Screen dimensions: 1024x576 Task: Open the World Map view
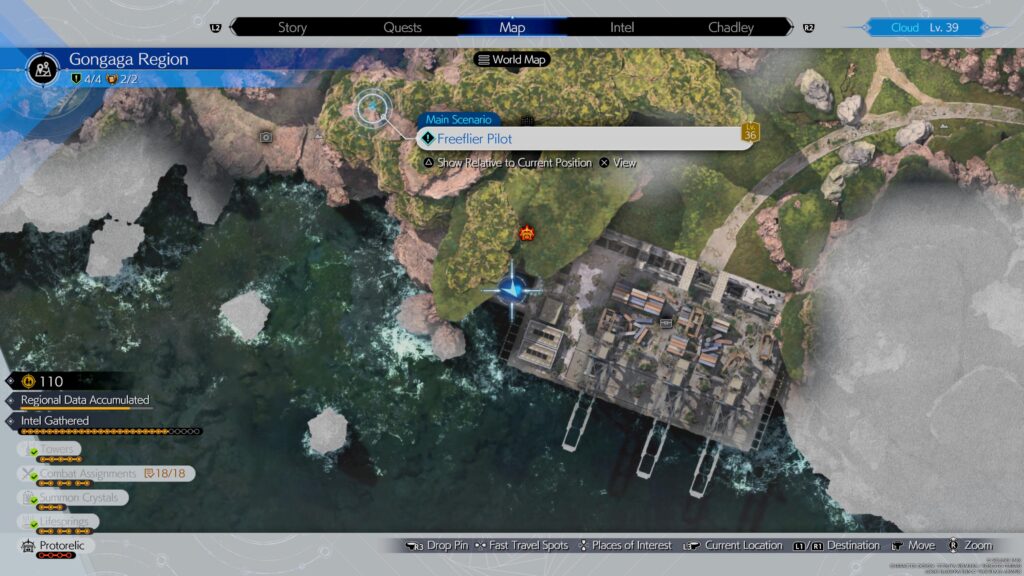click(513, 60)
